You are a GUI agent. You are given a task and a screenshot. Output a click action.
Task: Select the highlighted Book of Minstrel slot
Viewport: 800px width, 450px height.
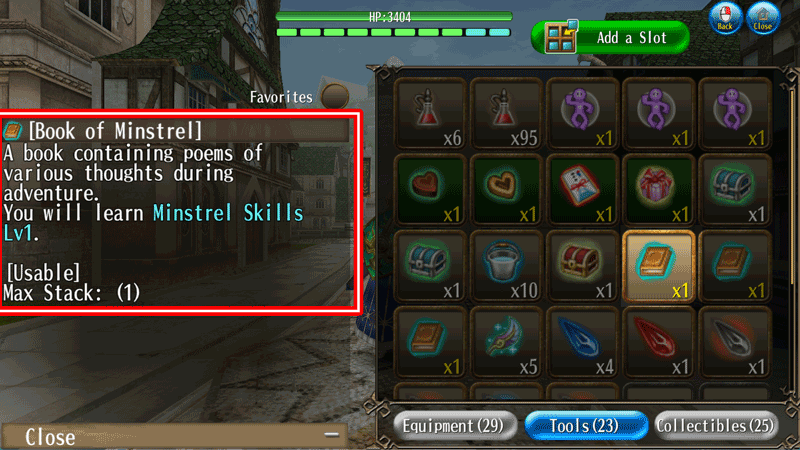tap(658, 265)
